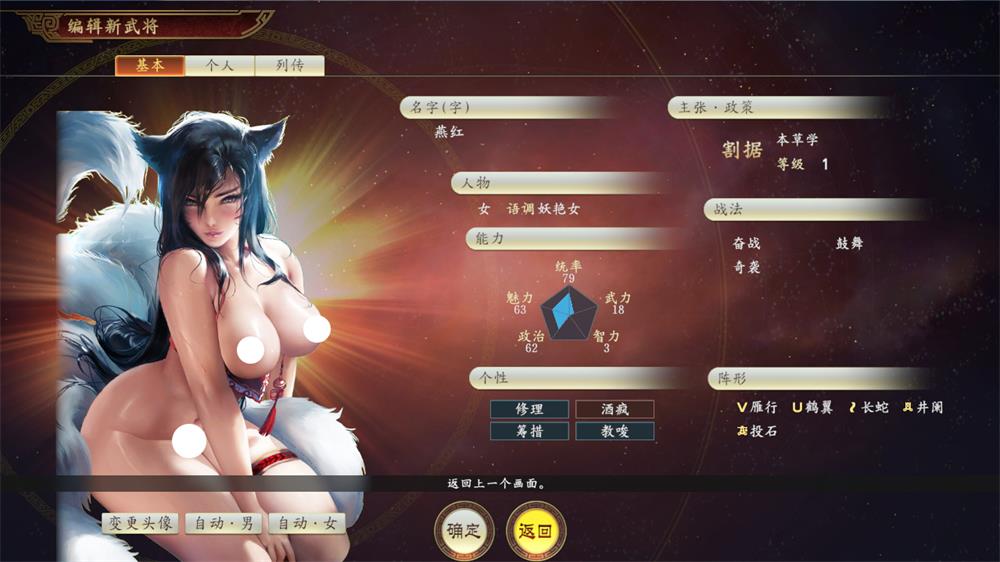The height and width of the screenshot is (562, 1000).
Task: Choose 自动·男 auto-generate option
Action: (223, 523)
